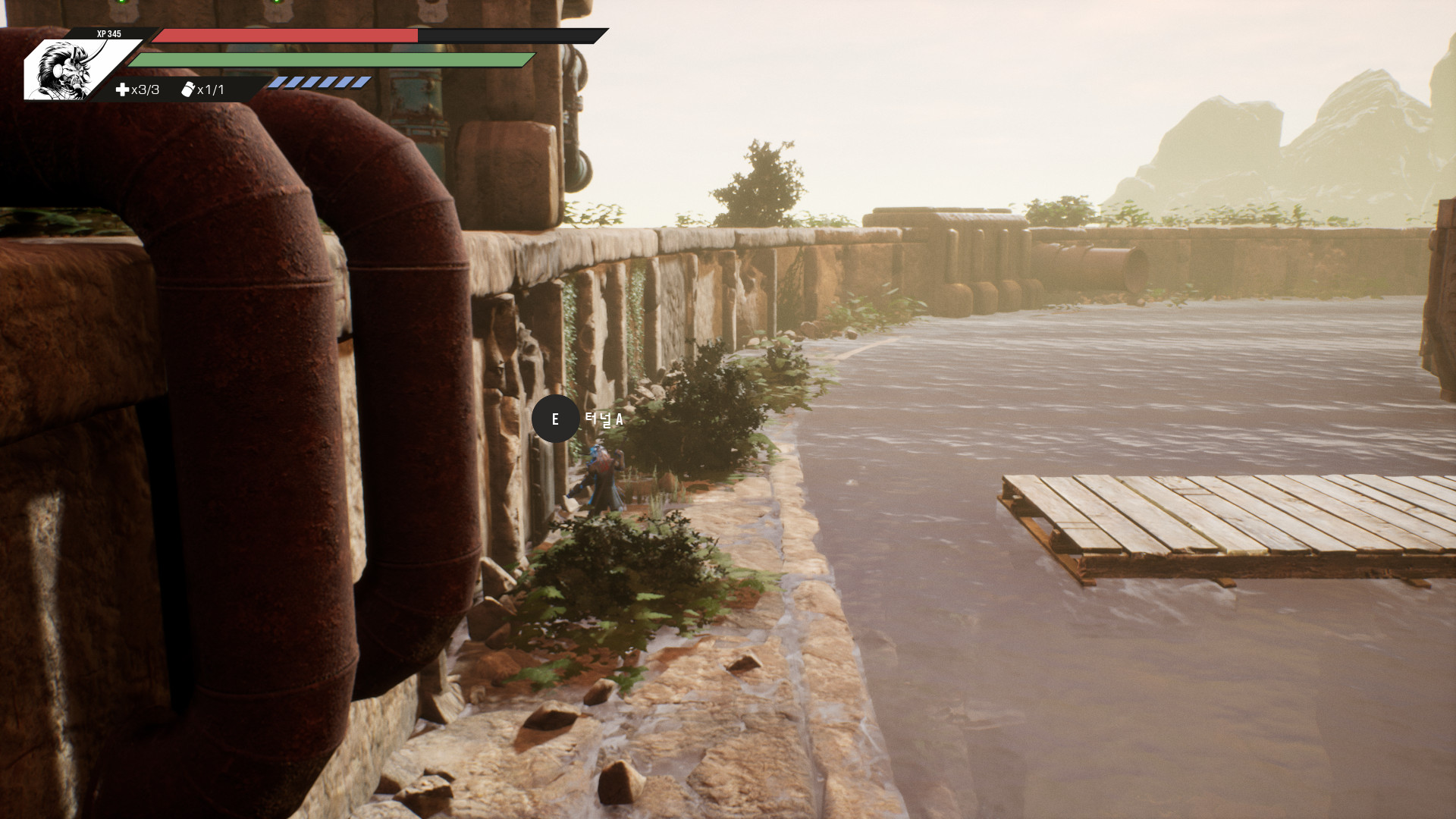Select the healing cross item icon

point(122,90)
